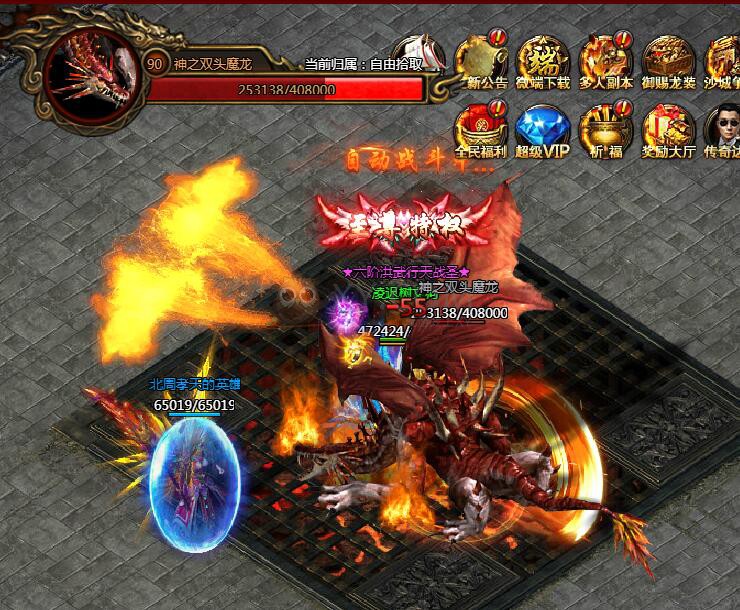Click the feather fan icon beside boss bar
Viewport: 740px width, 610px height.
(419, 52)
